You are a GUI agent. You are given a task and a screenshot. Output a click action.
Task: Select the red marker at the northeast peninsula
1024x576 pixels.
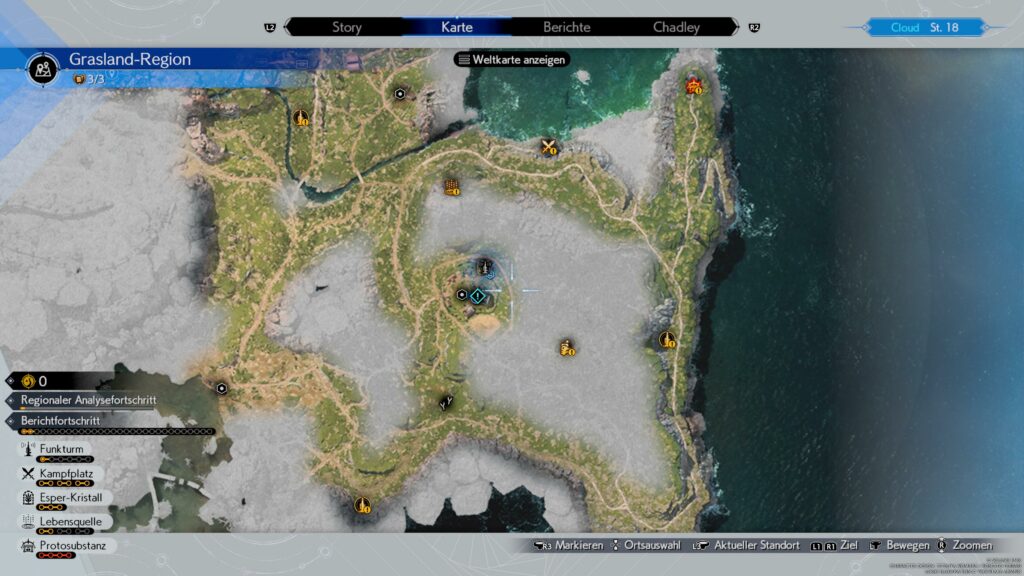point(693,86)
